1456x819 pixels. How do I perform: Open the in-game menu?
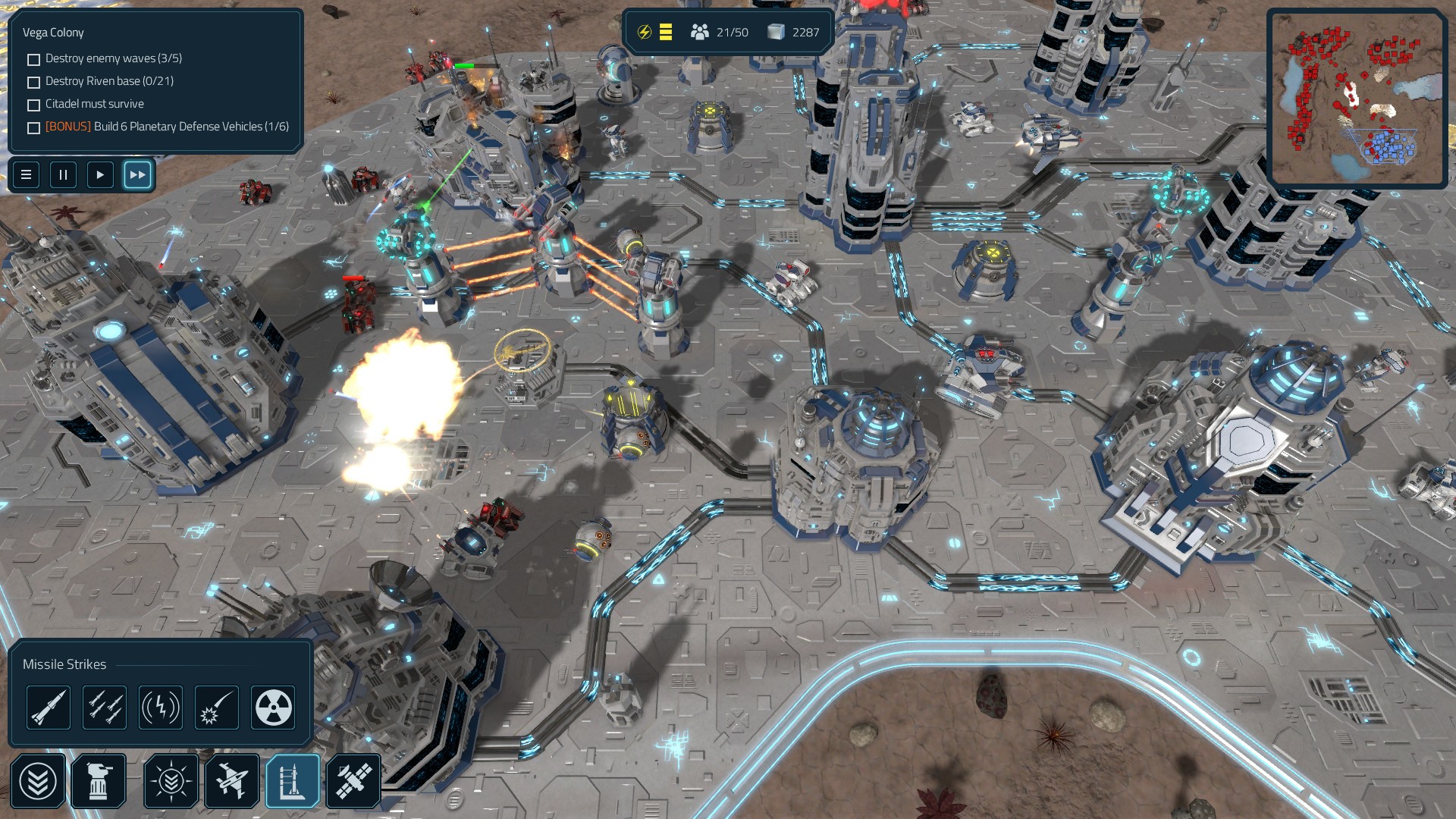click(x=25, y=174)
